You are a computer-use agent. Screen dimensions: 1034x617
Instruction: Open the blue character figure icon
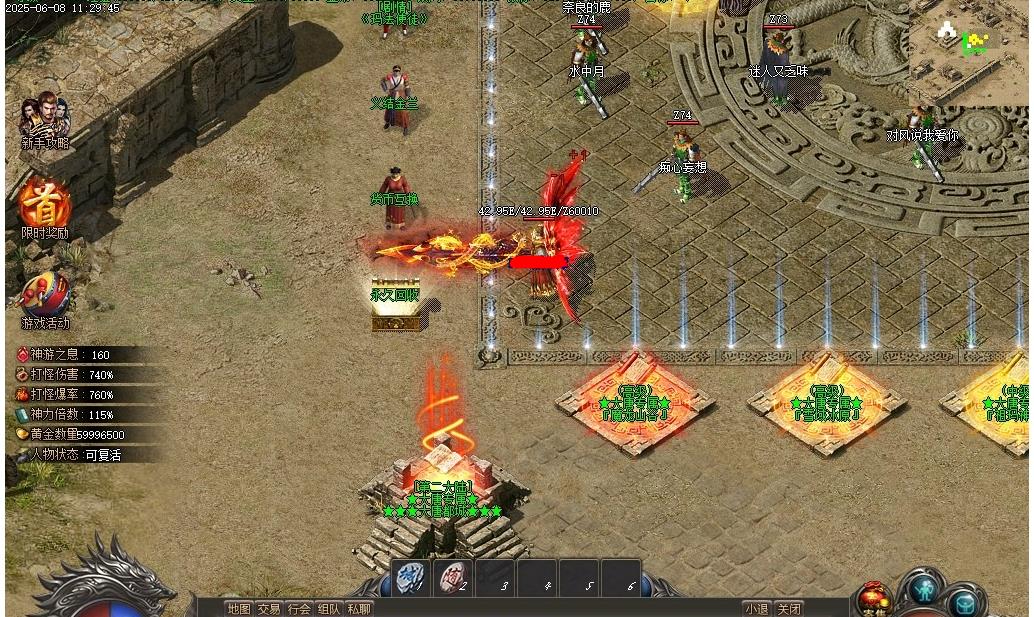coord(923,588)
